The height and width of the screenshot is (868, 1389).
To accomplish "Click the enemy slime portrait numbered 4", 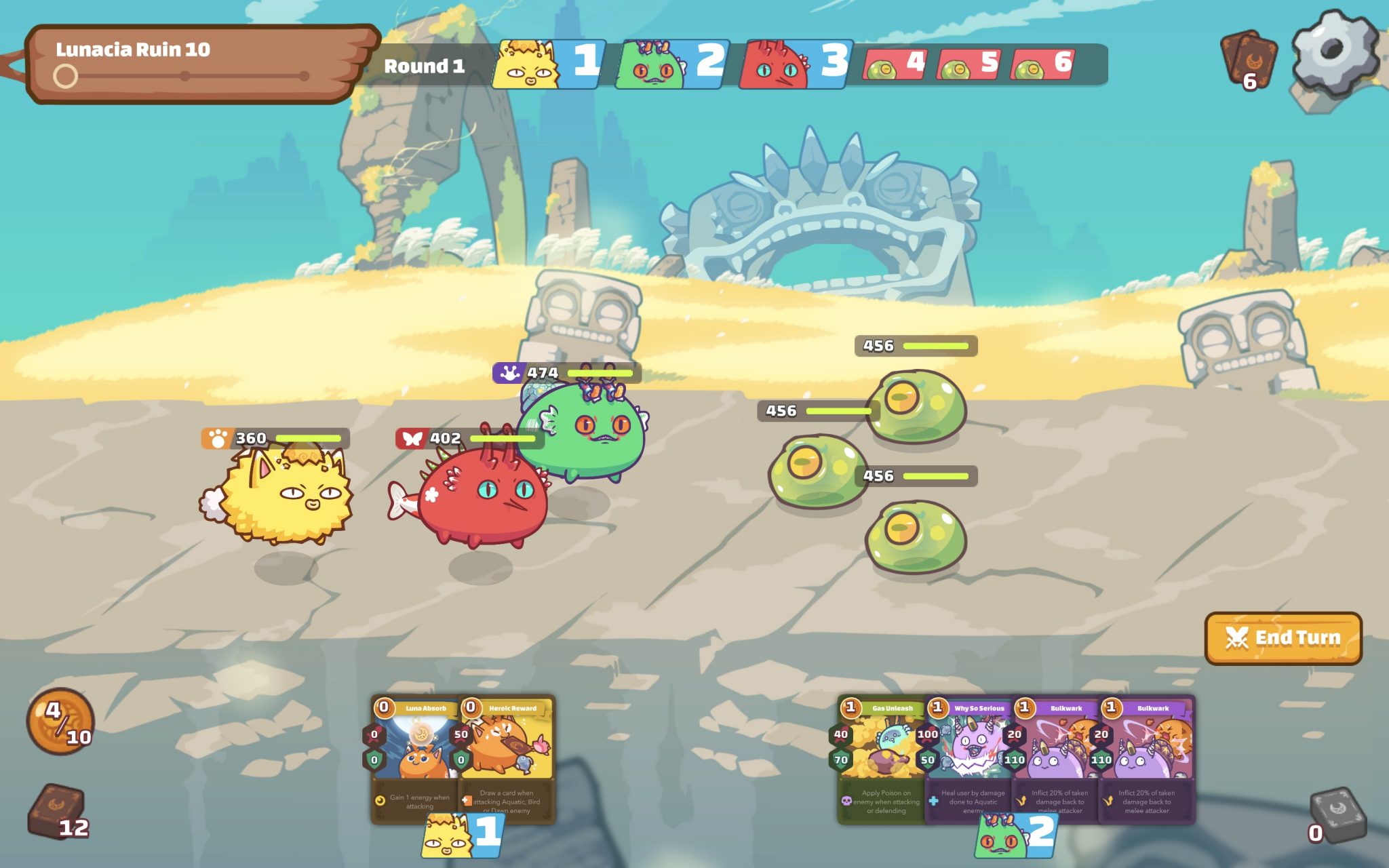I will [895, 65].
